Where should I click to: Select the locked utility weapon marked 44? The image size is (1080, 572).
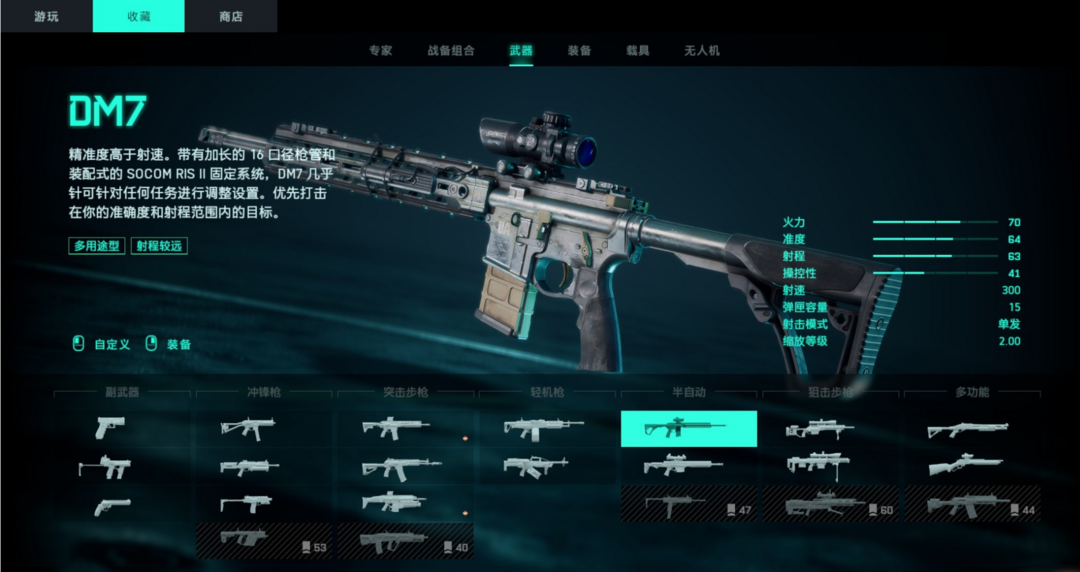[x=972, y=504]
